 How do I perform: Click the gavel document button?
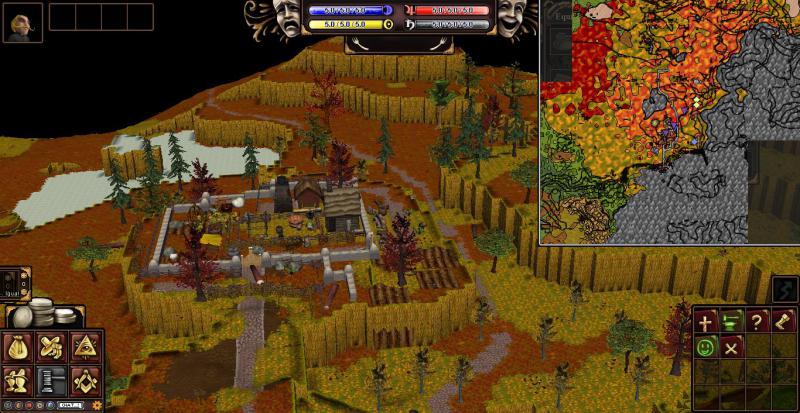[x=51, y=380]
